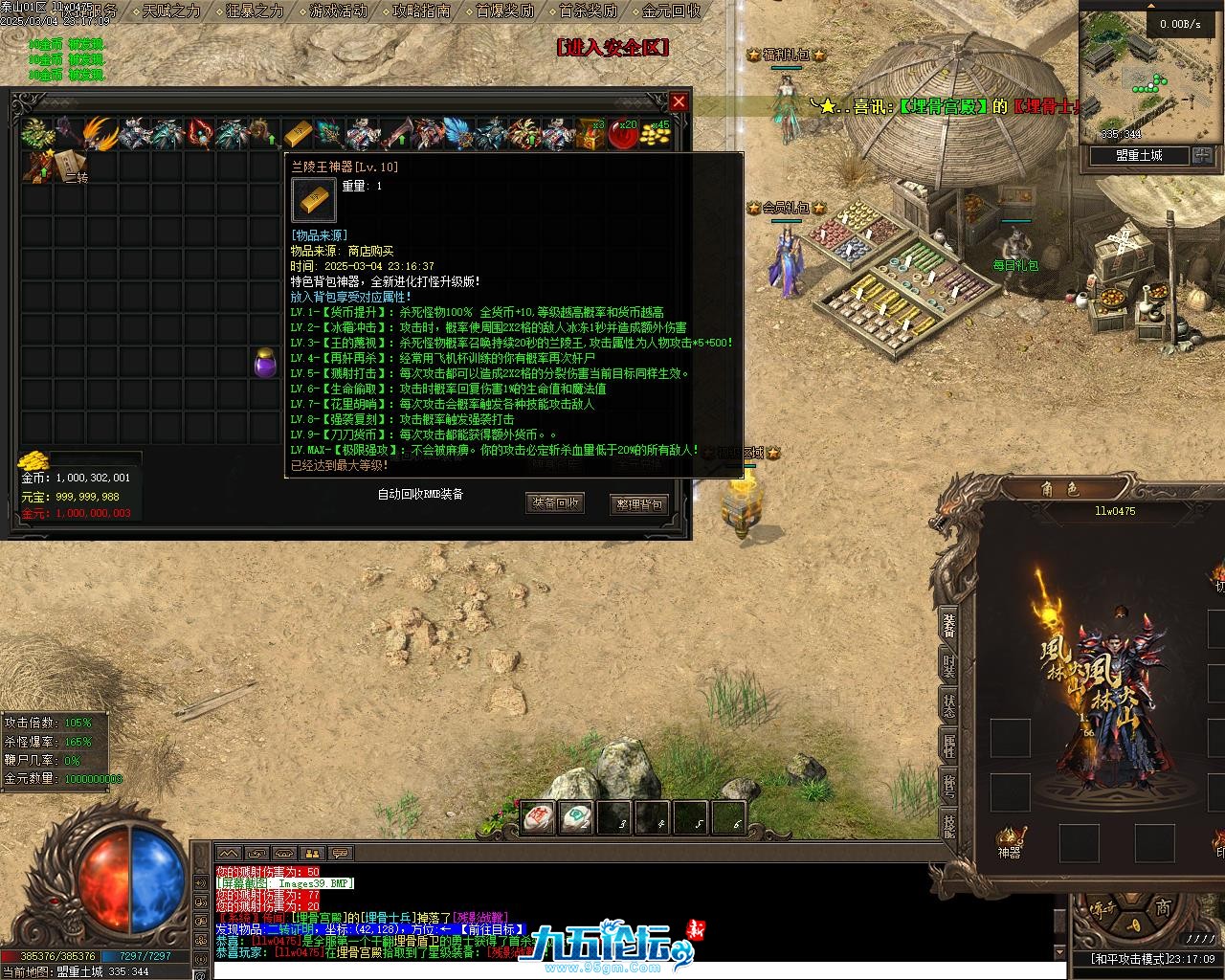Viewport: 1225px width, 980px height.
Task: Use the first hotbar slot item
Action: tap(539, 816)
